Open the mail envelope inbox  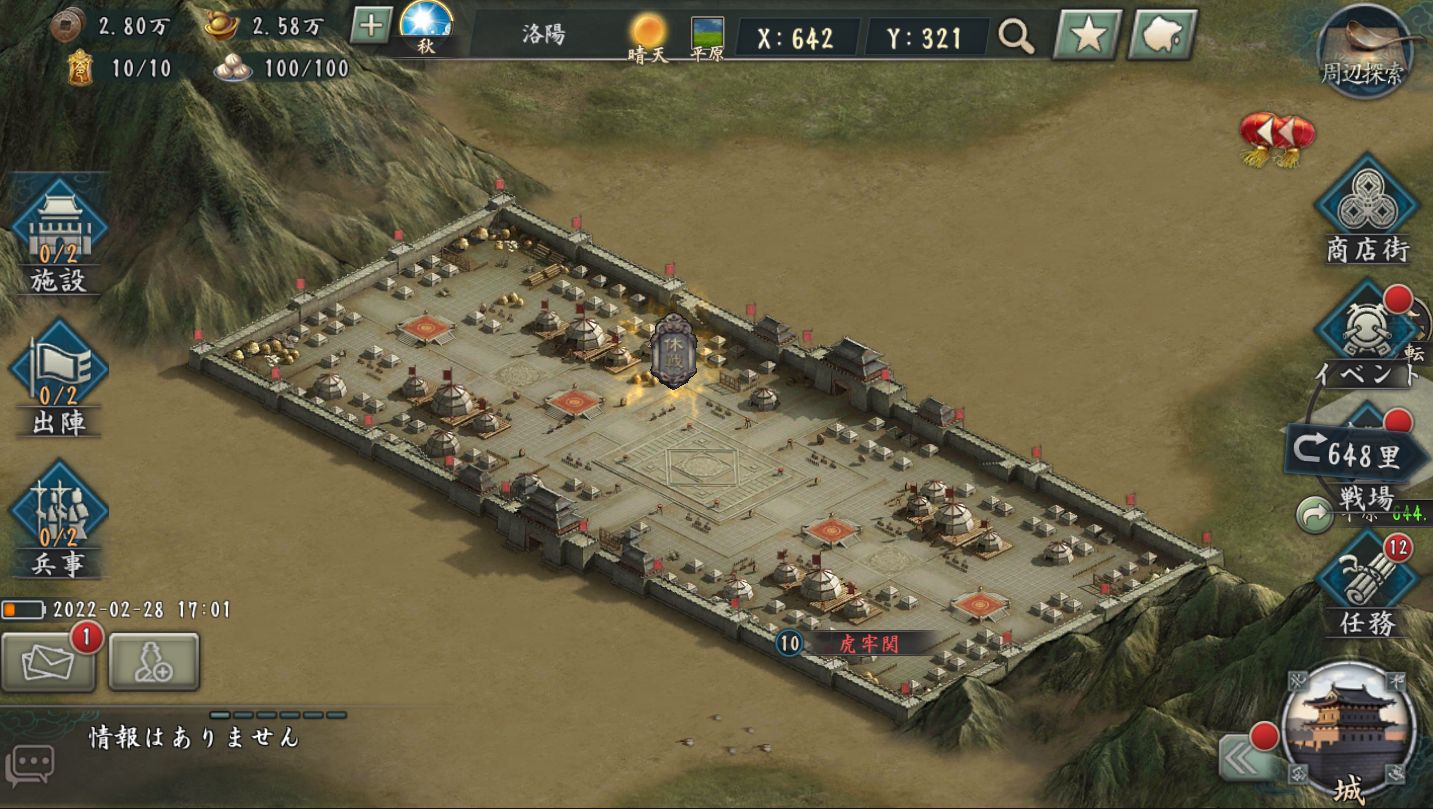(x=48, y=662)
